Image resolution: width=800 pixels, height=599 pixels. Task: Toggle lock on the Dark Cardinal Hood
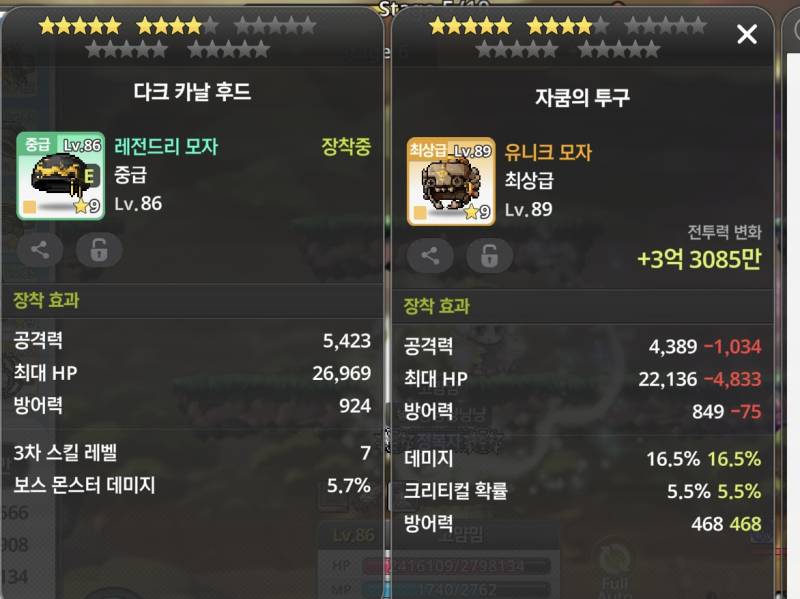pyautogui.click(x=99, y=250)
